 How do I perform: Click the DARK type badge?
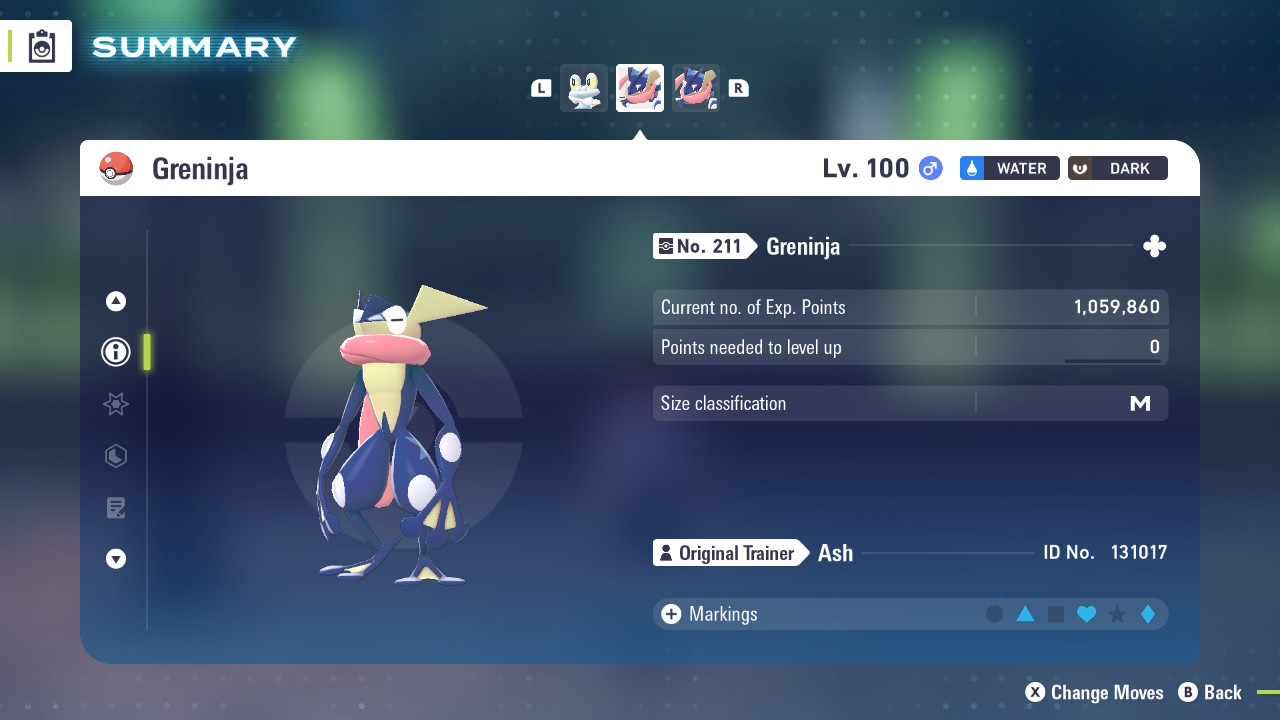pyautogui.click(x=1117, y=168)
